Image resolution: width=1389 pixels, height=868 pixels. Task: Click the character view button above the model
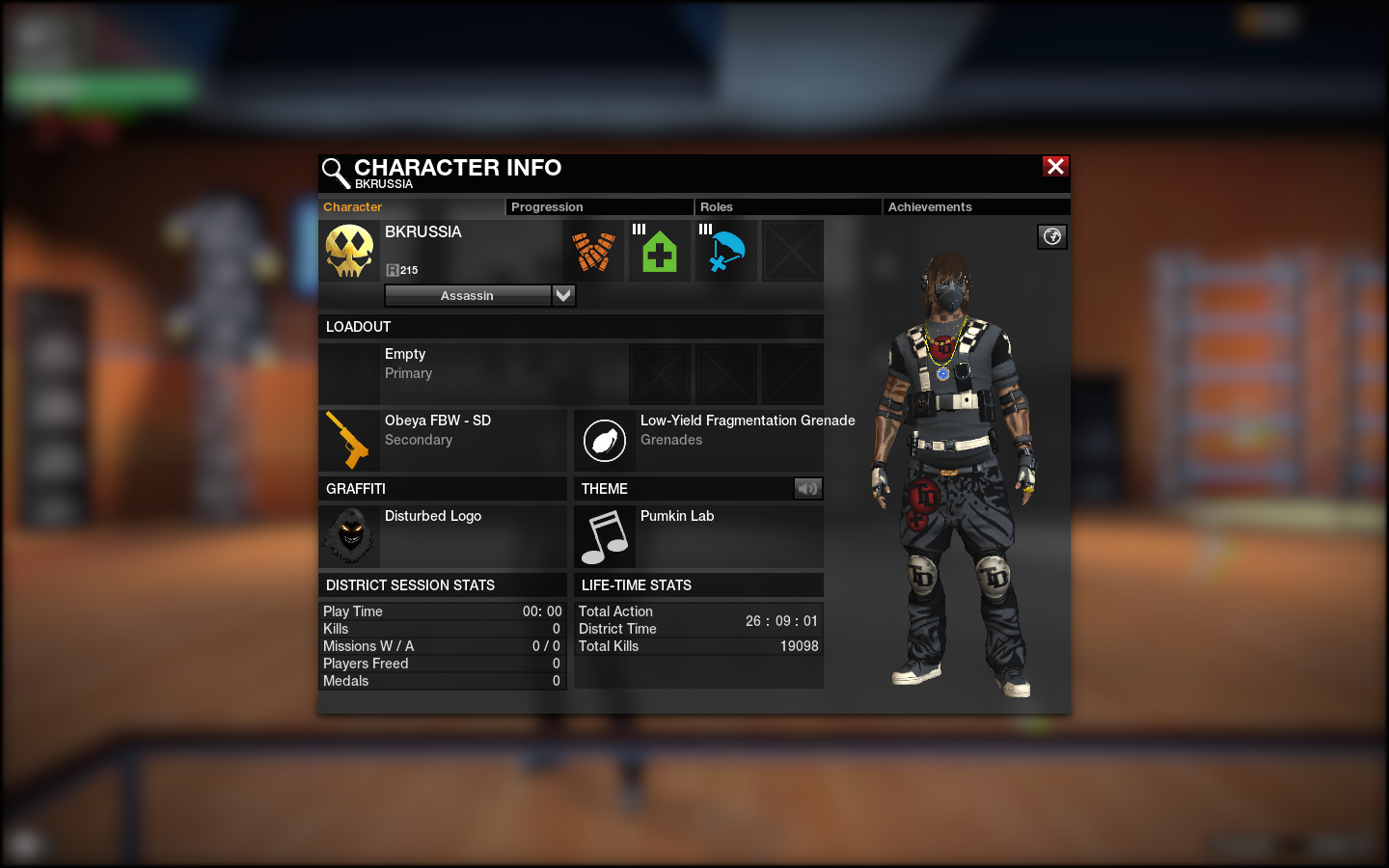click(x=1052, y=236)
